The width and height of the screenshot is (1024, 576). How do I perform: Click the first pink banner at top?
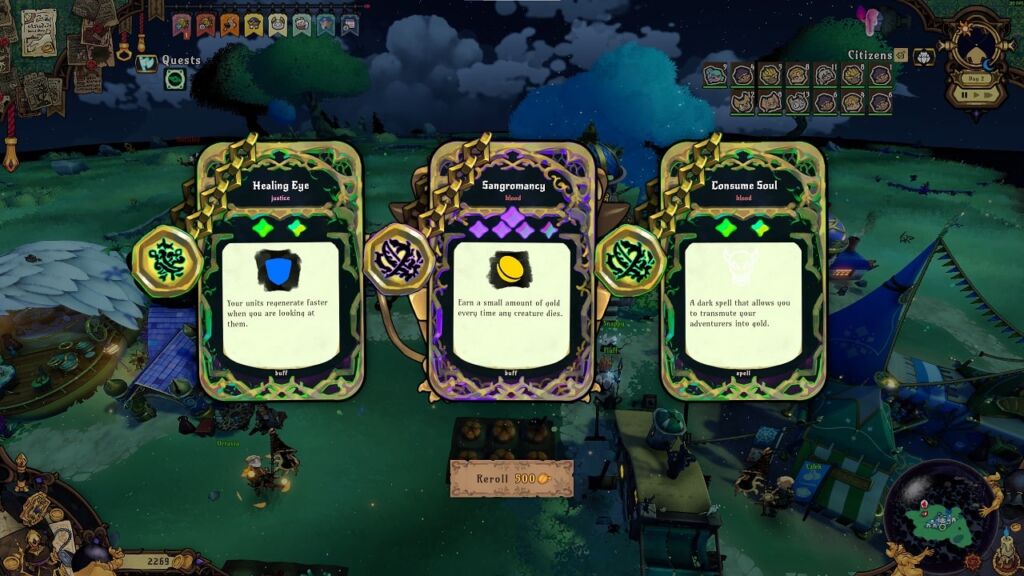point(182,25)
